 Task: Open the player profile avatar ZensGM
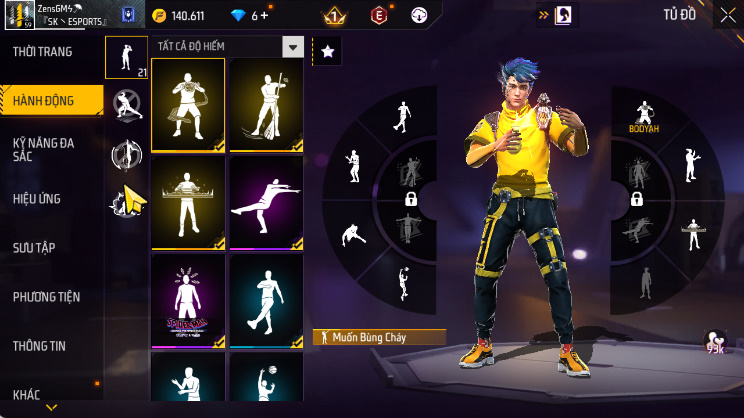pyautogui.click(x=18, y=17)
